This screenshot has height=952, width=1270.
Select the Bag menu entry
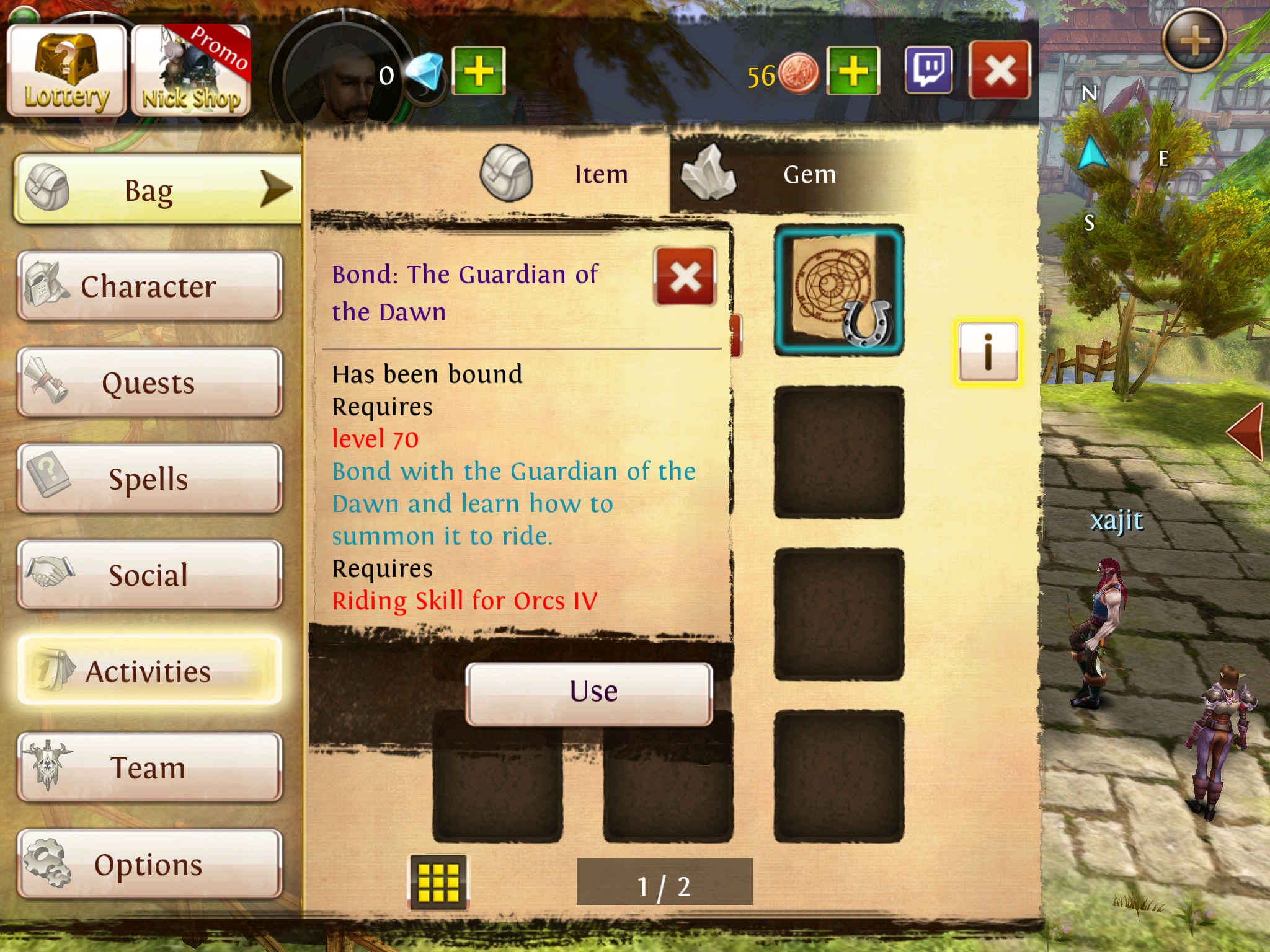coord(155,190)
